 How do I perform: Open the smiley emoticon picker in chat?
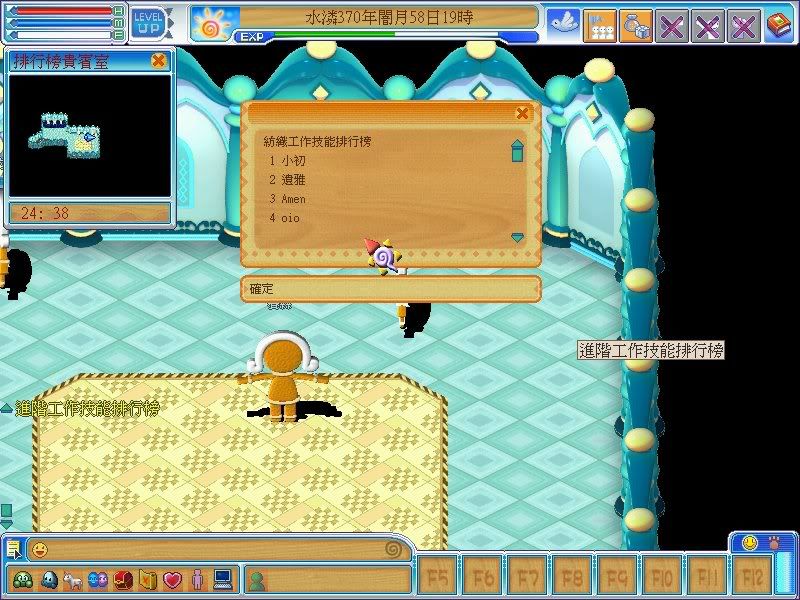pyautogui.click(x=40, y=549)
